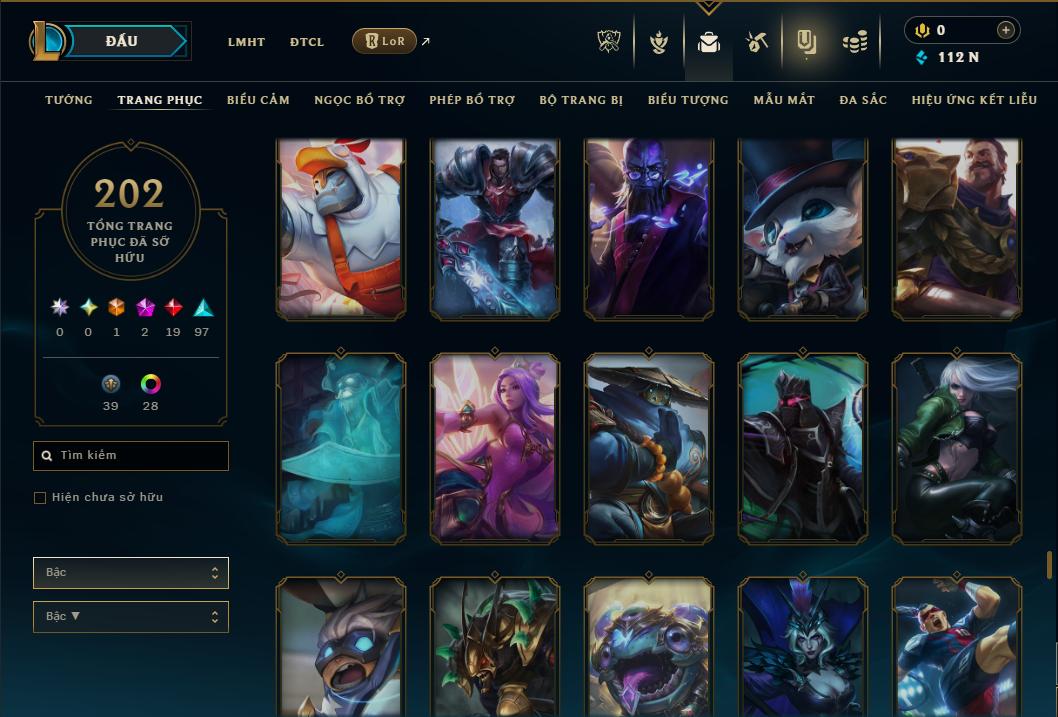Image resolution: width=1058 pixels, height=717 pixels.
Task: Switch to the ĐA SẮC chromas tab
Action: point(863,100)
